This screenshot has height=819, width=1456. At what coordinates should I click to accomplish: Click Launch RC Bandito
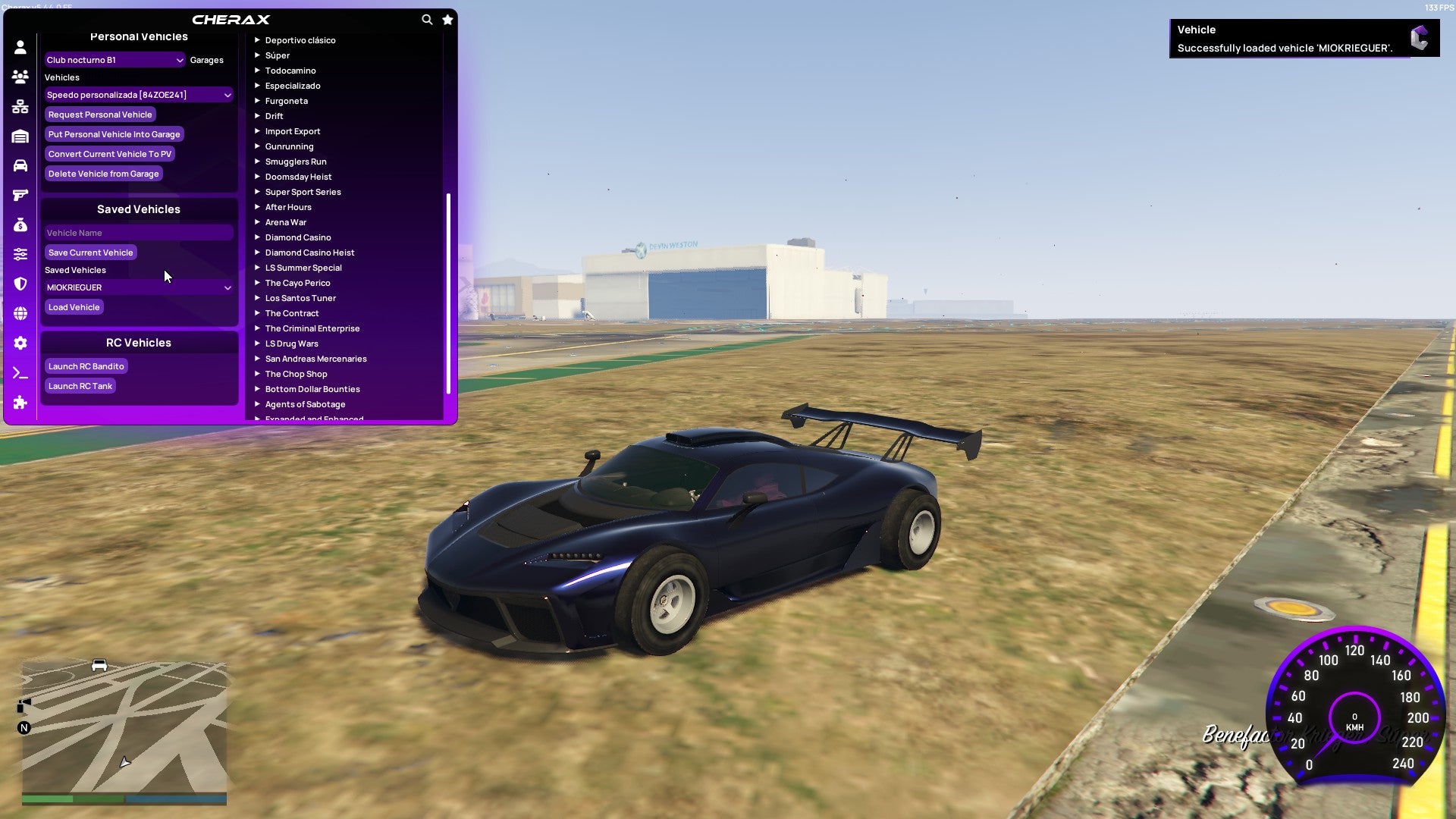point(86,366)
